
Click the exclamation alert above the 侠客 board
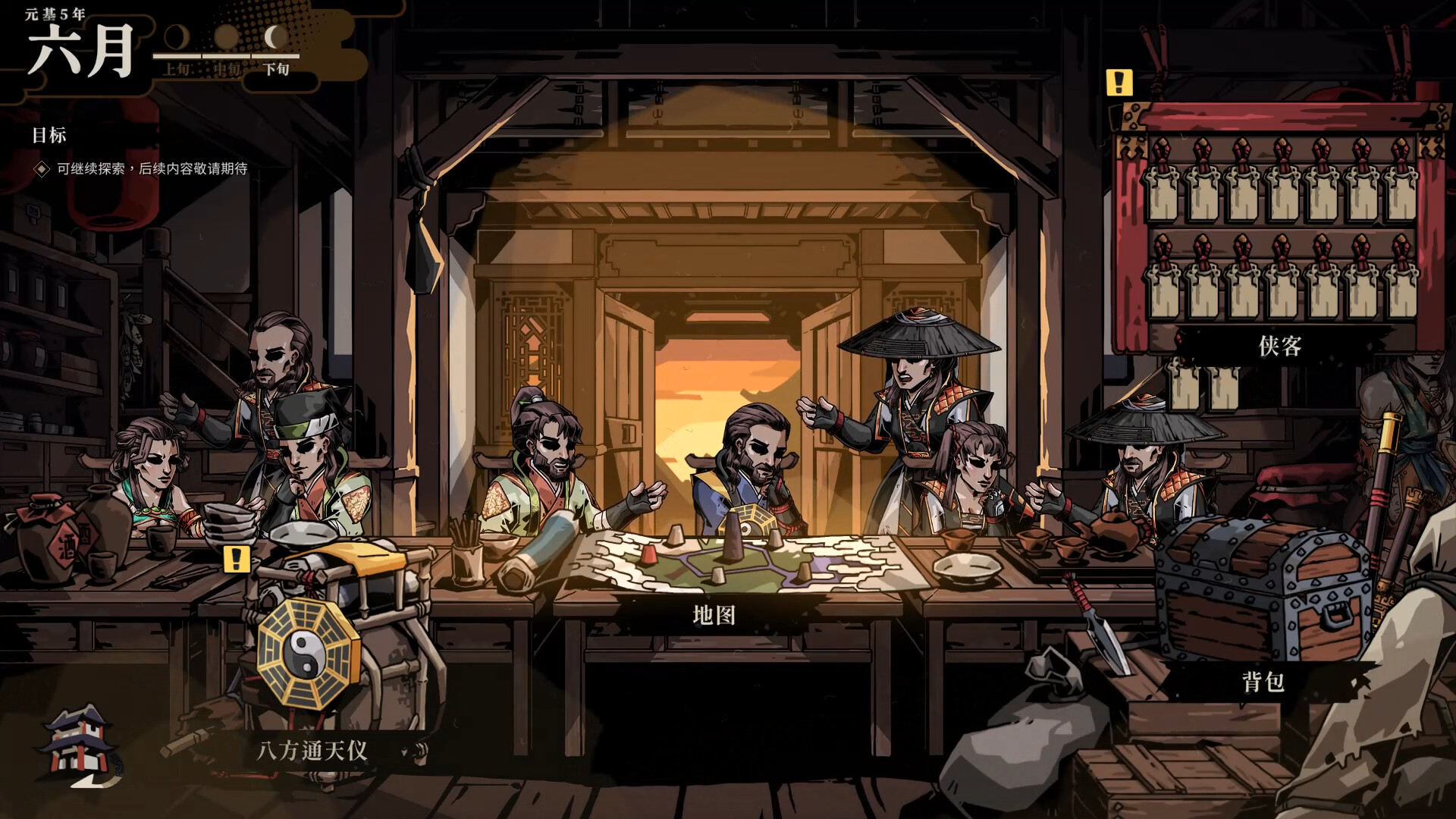point(1118,82)
